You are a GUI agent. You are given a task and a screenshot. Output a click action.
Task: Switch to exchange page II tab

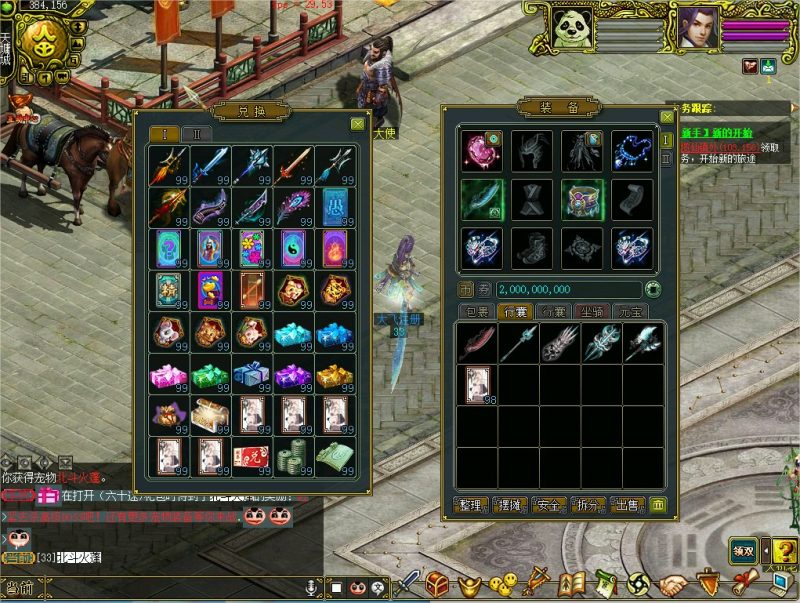click(197, 133)
